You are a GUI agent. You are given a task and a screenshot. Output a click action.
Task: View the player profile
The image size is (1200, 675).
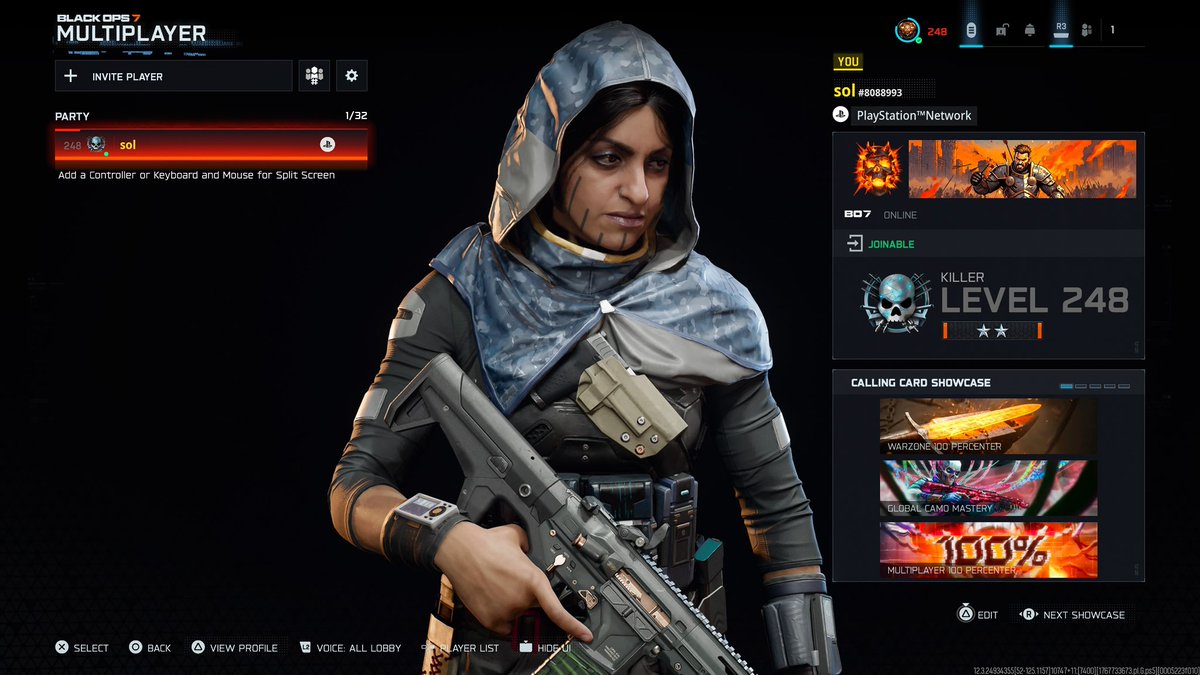tap(235, 648)
